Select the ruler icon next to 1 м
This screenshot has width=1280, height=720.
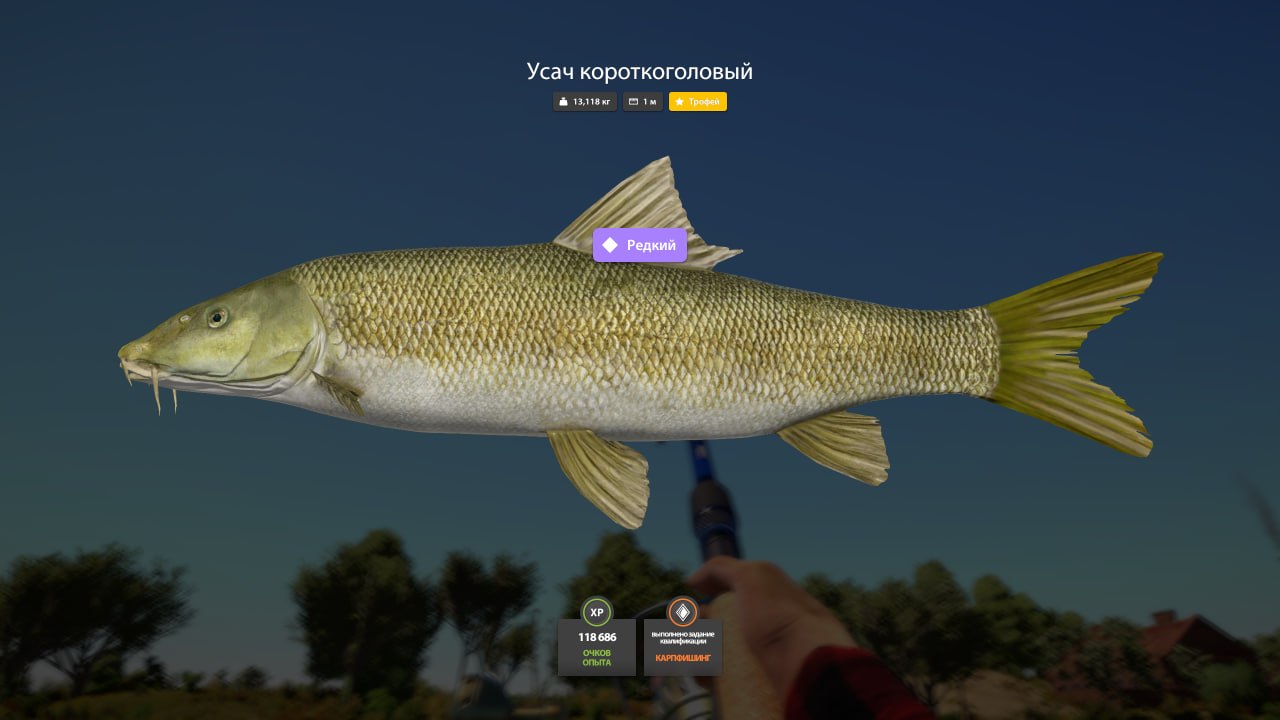pos(633,101)
